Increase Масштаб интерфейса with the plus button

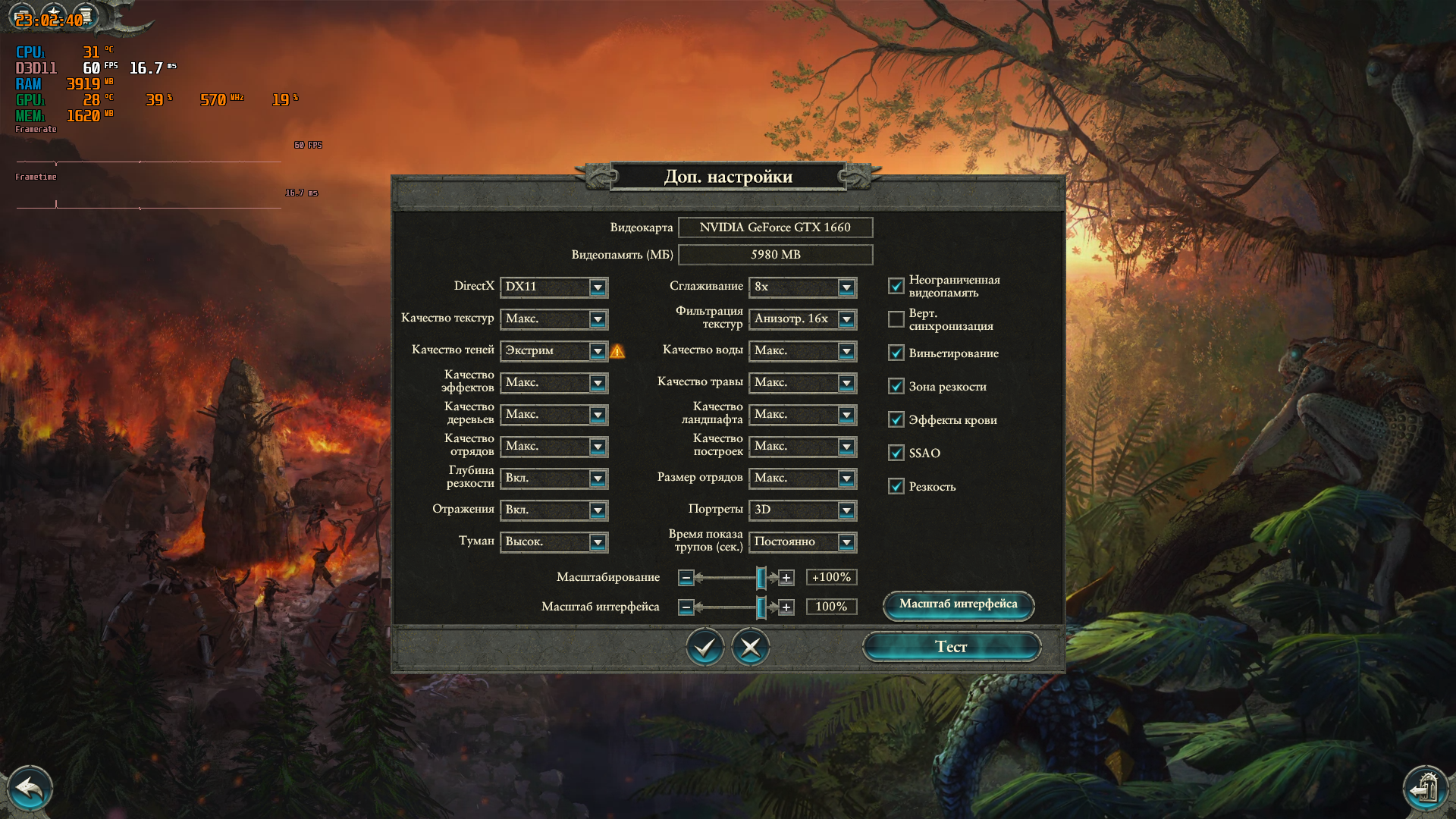[x=786, y=607]
